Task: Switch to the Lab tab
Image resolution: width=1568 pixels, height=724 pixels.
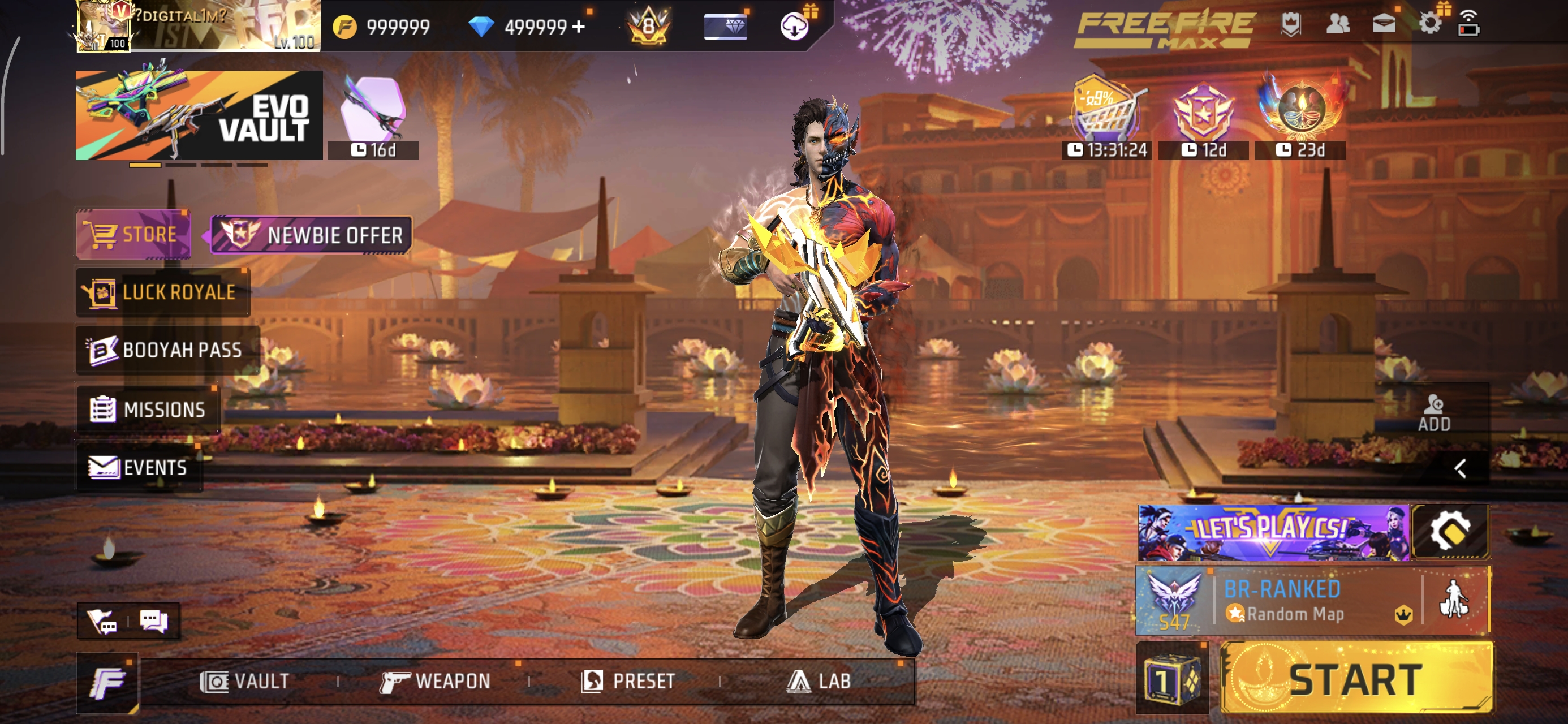Action: click(822, 681)
